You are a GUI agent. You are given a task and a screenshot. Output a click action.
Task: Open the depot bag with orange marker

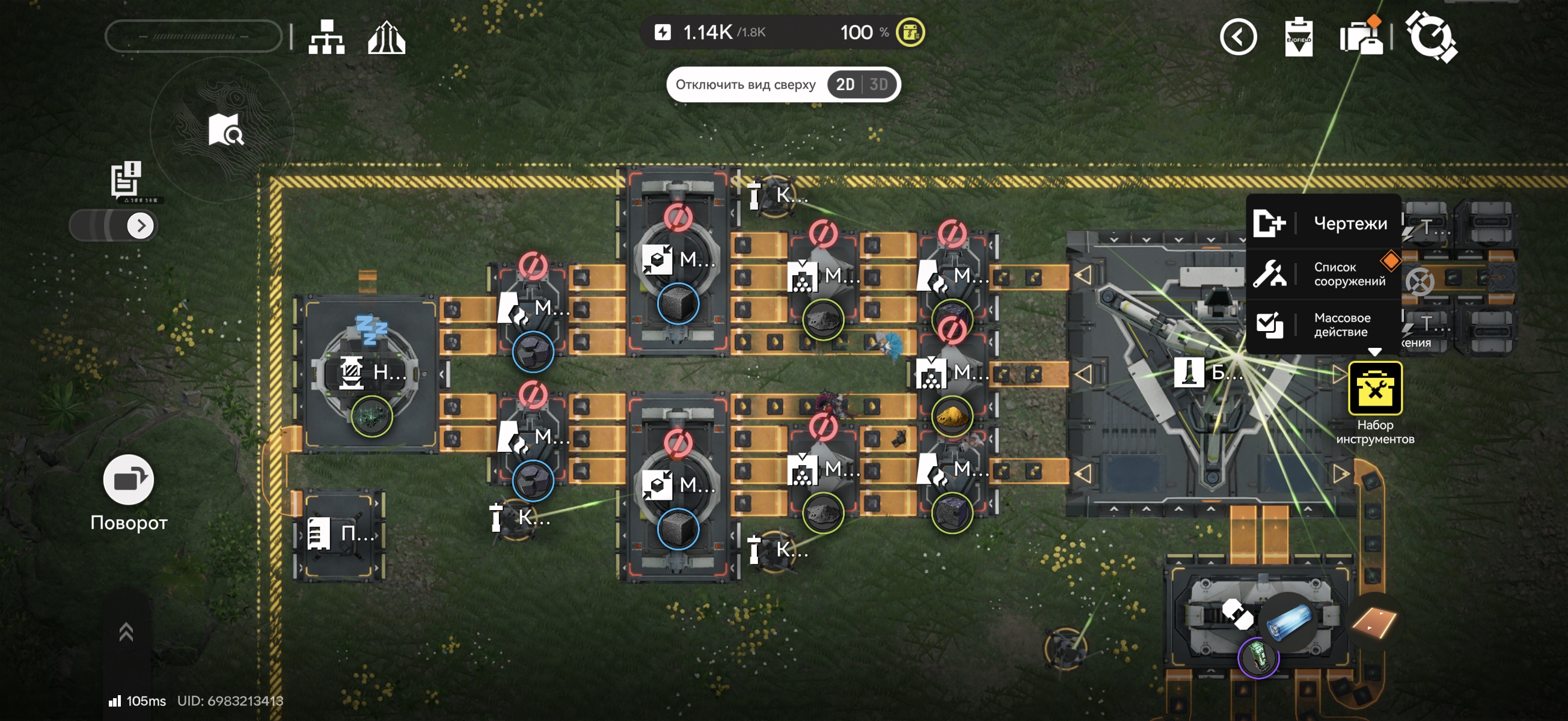[1361, 37]
